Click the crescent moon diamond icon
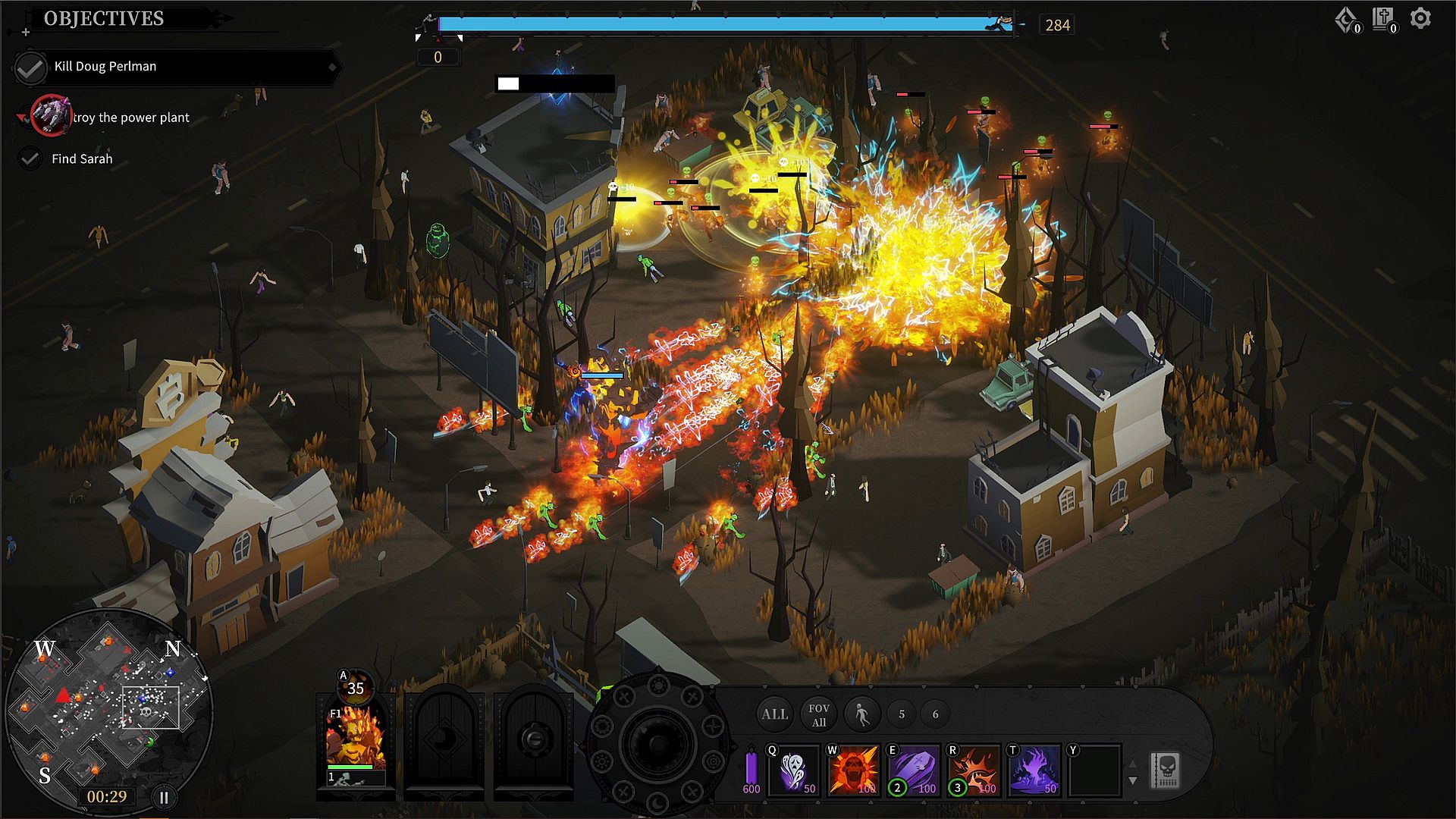 pos(1346,19)
